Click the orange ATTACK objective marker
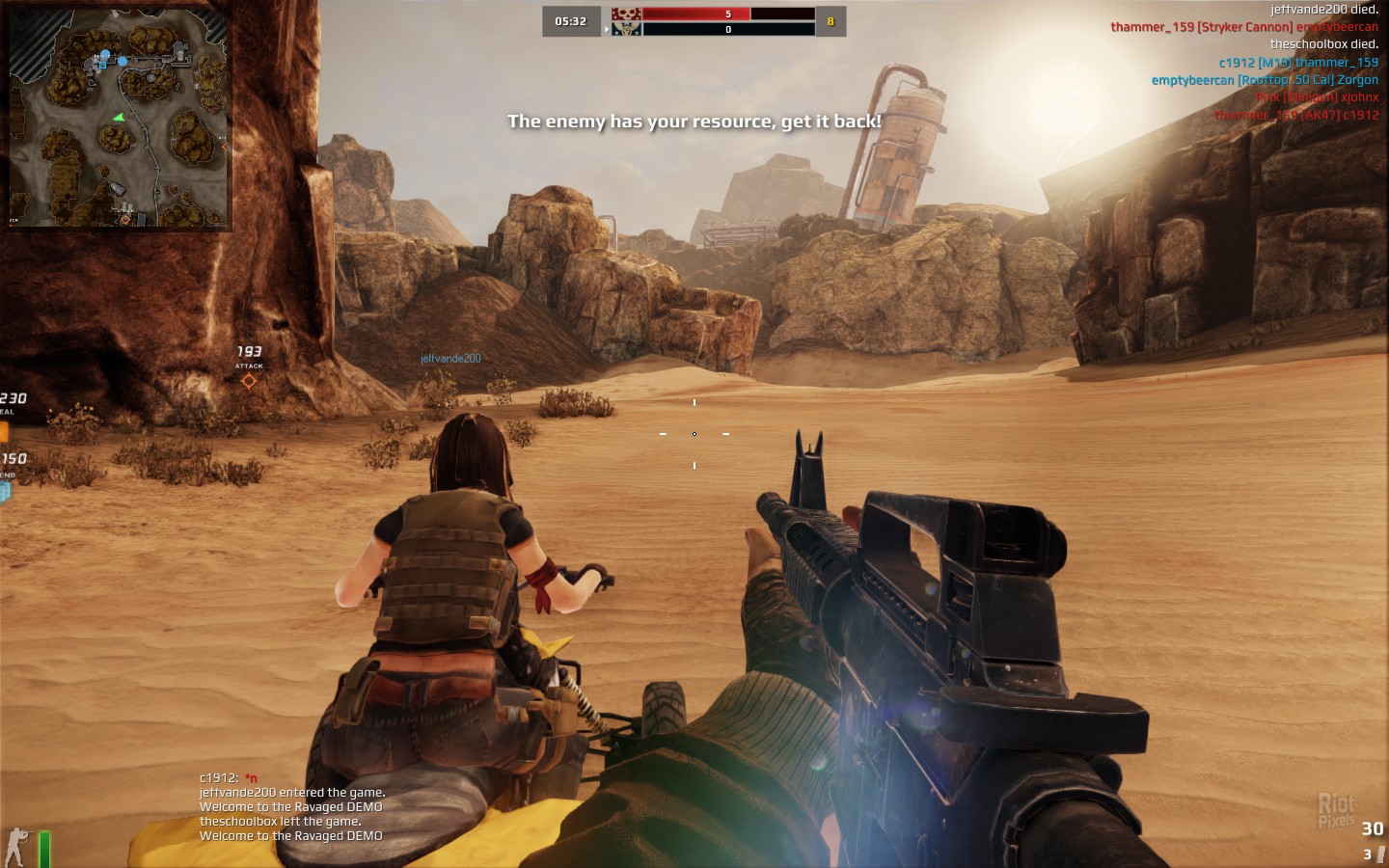Screen dimensions: 1389x868 tap(249, 381)
